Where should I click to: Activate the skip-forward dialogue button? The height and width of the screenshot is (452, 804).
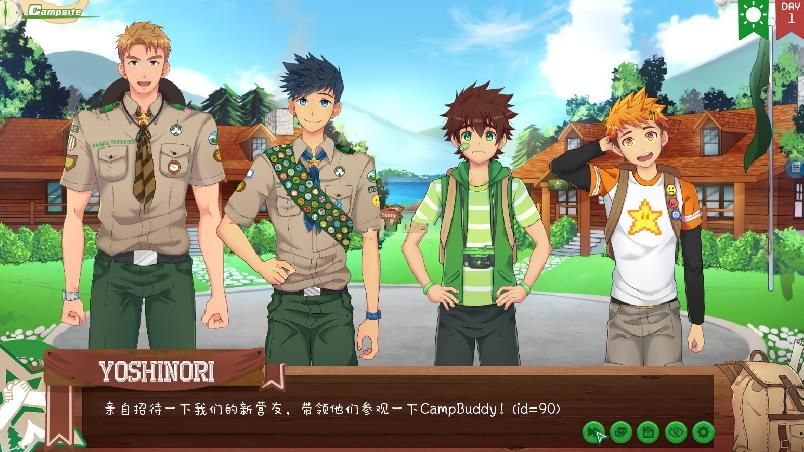pyautogui.click(x=594, y=432)
